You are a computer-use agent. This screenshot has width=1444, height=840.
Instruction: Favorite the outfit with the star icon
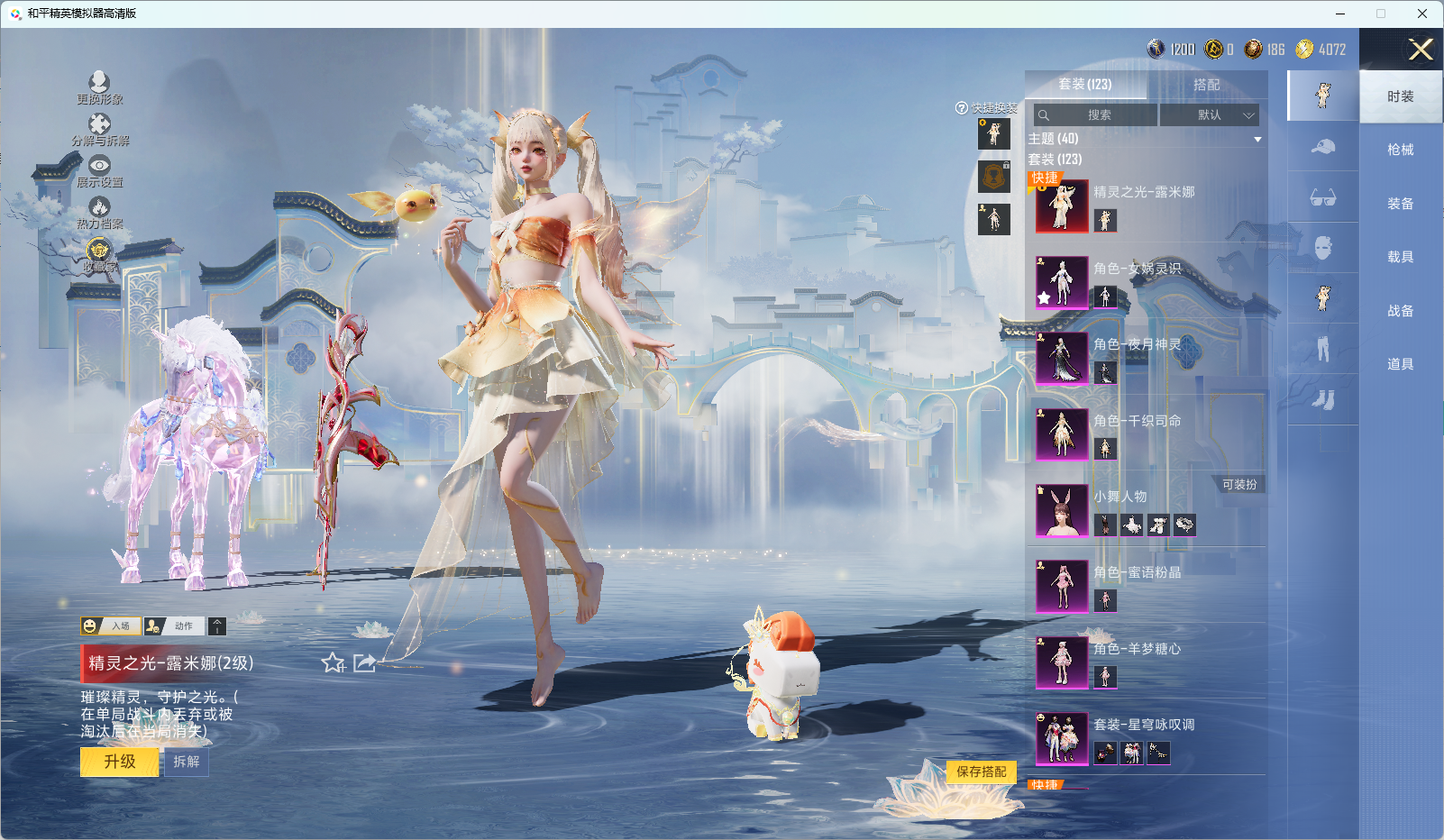[x=333, y=663]
